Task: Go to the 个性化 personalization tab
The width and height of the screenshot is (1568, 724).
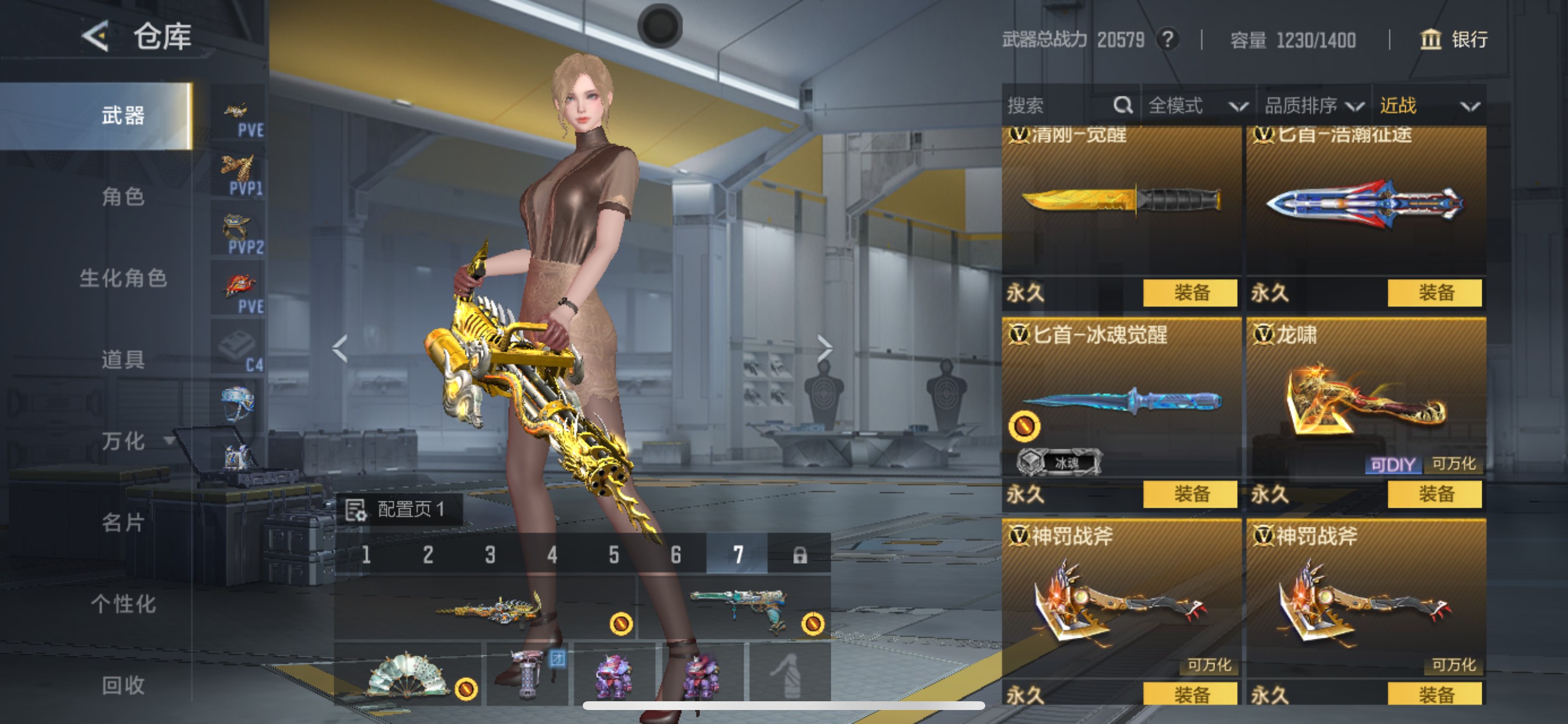Action: tap(123, 604)
